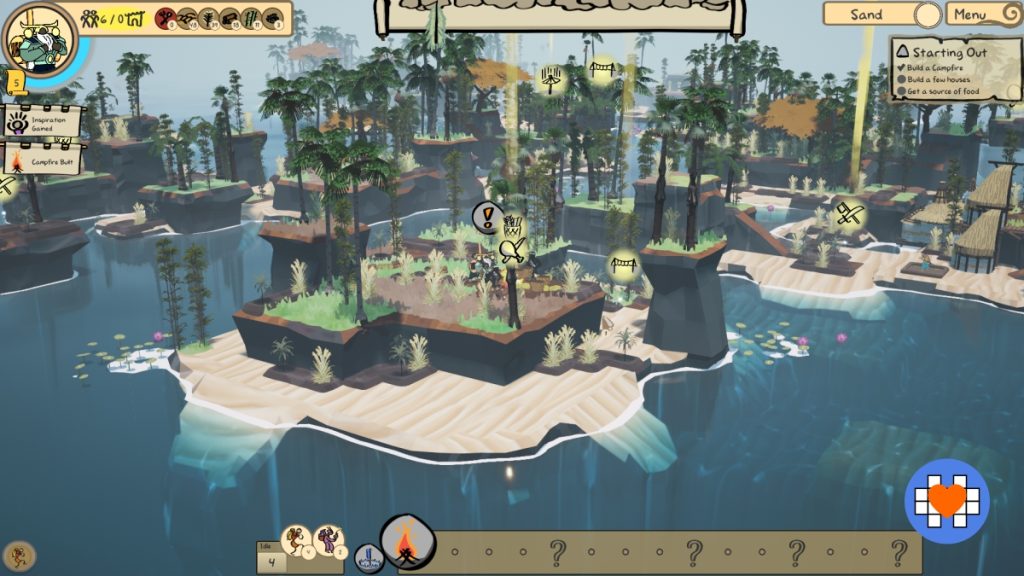Select the brown villager portrait icon
Screen dimensions: 1024x576
tap(297, 541)
